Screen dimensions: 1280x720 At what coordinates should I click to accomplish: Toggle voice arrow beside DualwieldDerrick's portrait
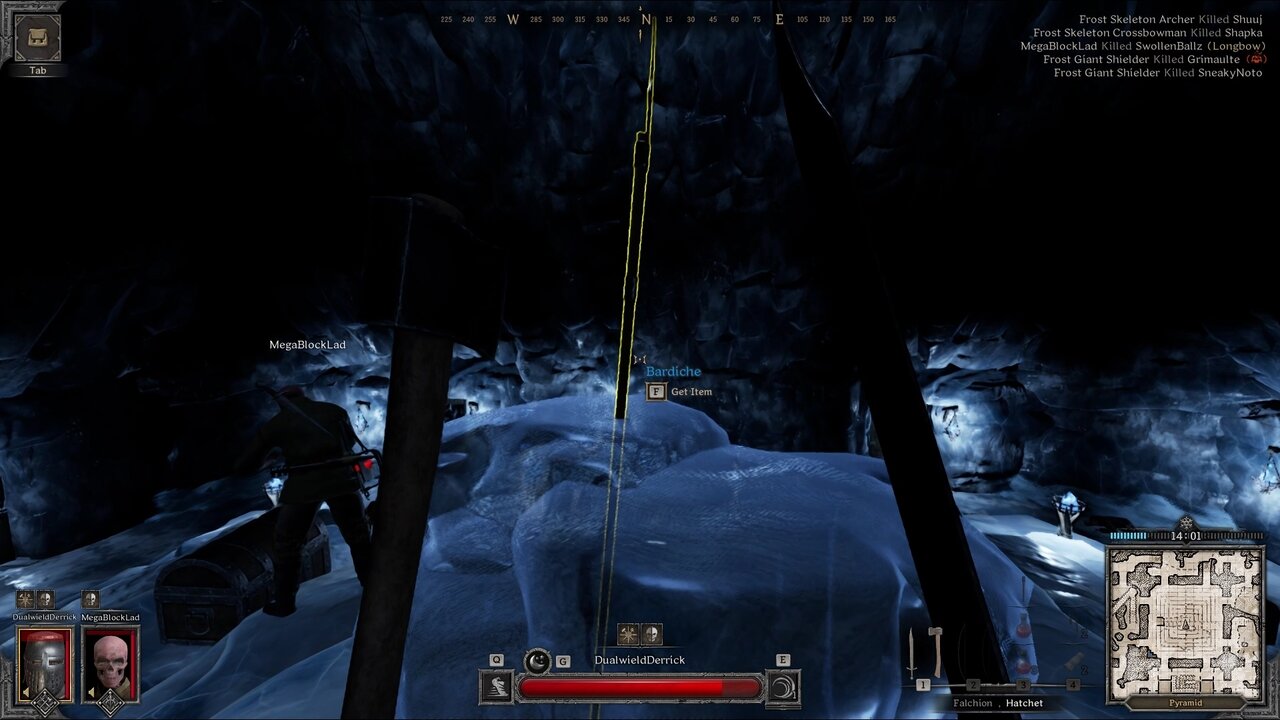click(x=26, y=691)
